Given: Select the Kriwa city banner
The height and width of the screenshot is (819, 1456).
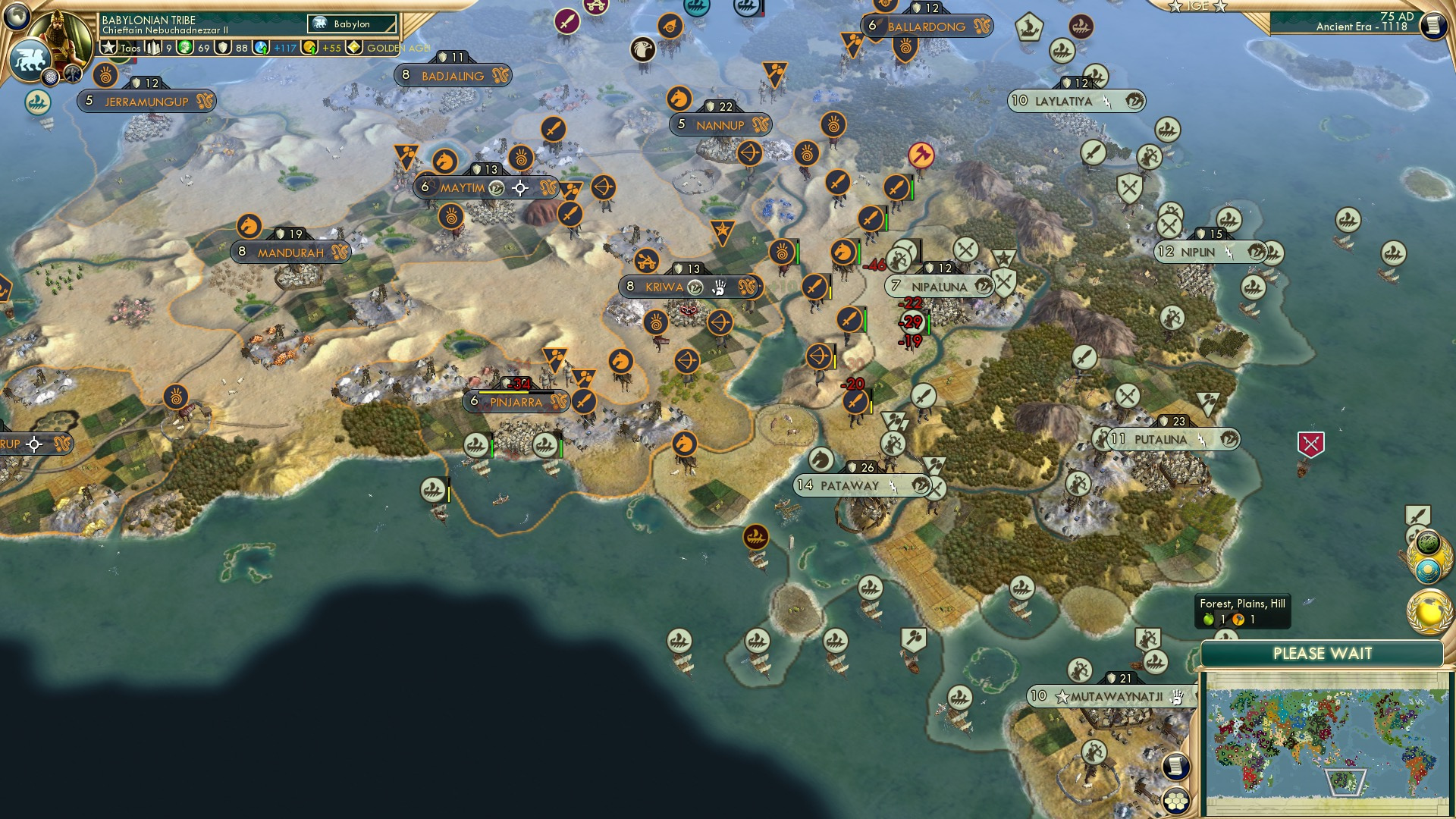Looking at the screenshot, I should coord(666,287).
